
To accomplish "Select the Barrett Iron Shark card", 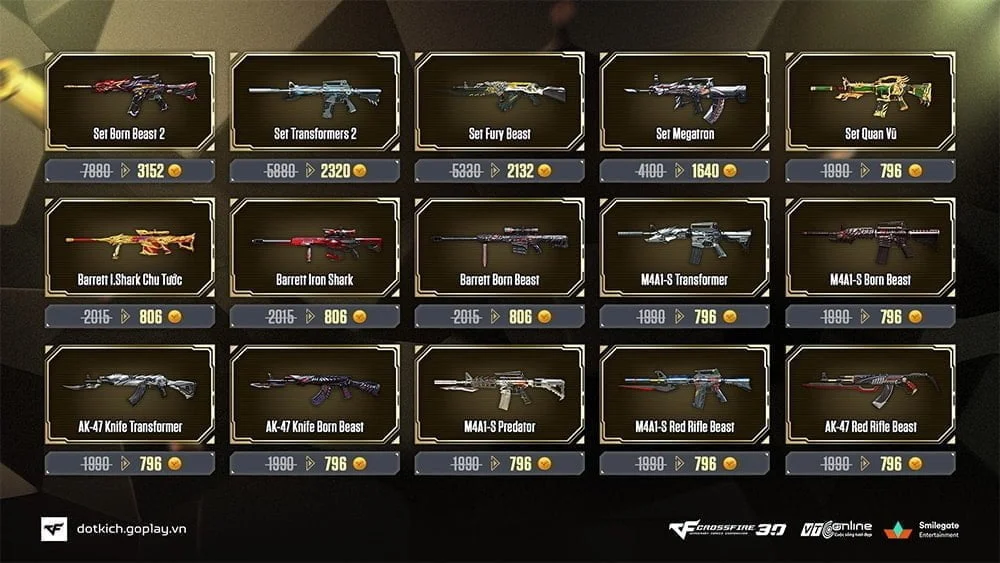I will 315,248.
